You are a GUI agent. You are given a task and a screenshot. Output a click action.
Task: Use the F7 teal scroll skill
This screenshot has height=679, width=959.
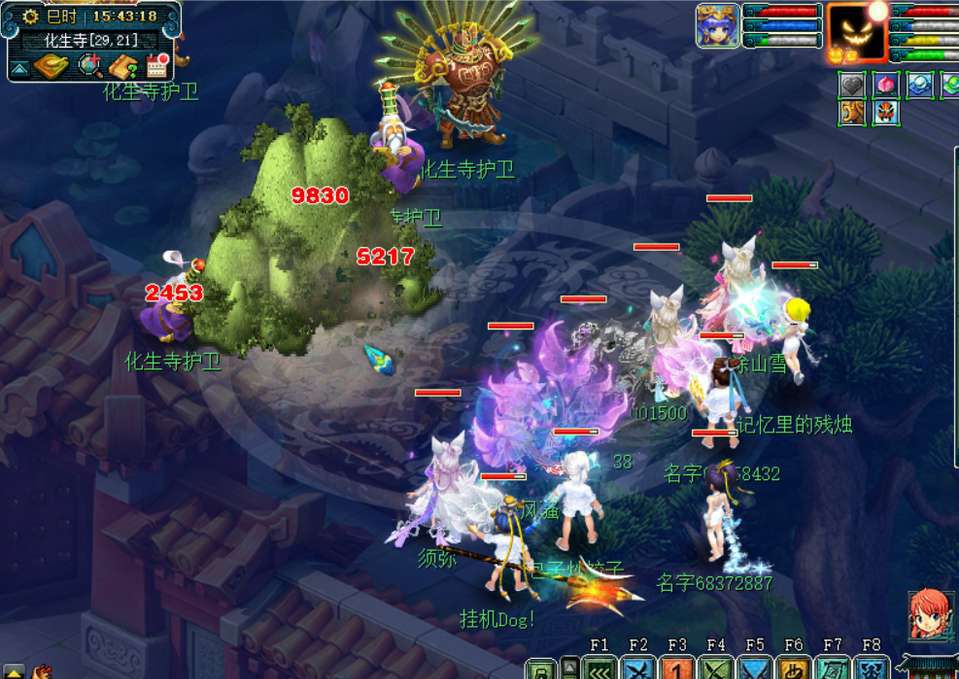pyautogui.click(x=833, y=667)
